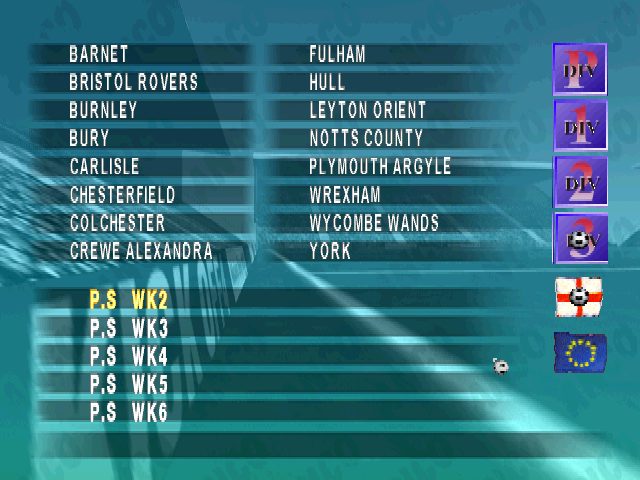Viewport: 640px width, 480px height.
Task: Choose Leyton Orient team entry
Action: pyautogui.click(x=368, y=110)
